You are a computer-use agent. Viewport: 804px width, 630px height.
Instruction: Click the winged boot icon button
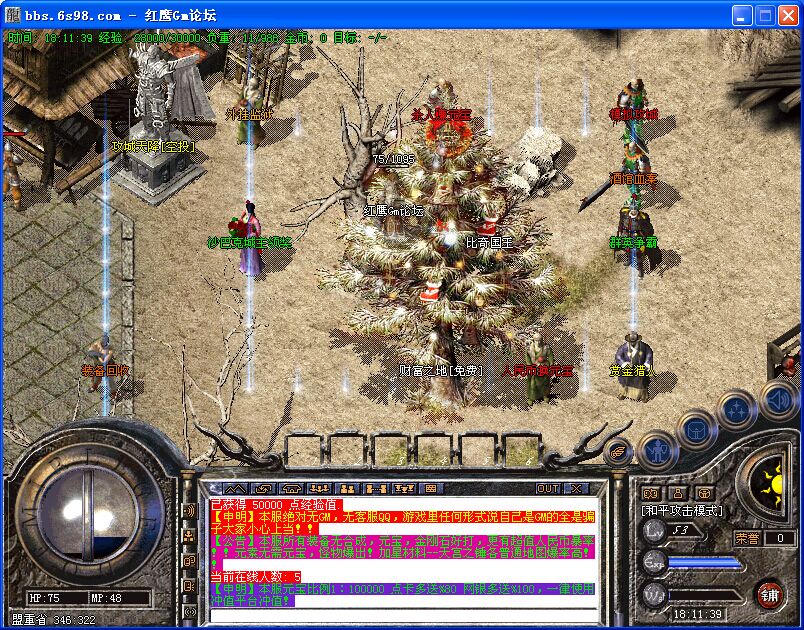(620, 452)
